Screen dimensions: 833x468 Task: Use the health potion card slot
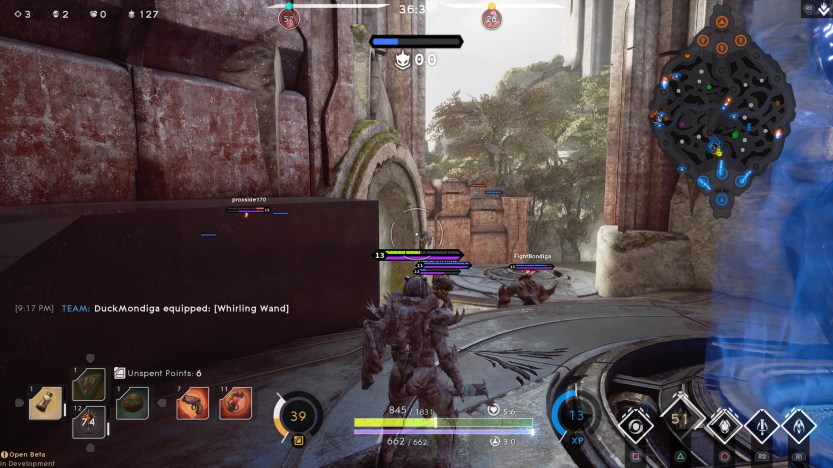(45, 402)
